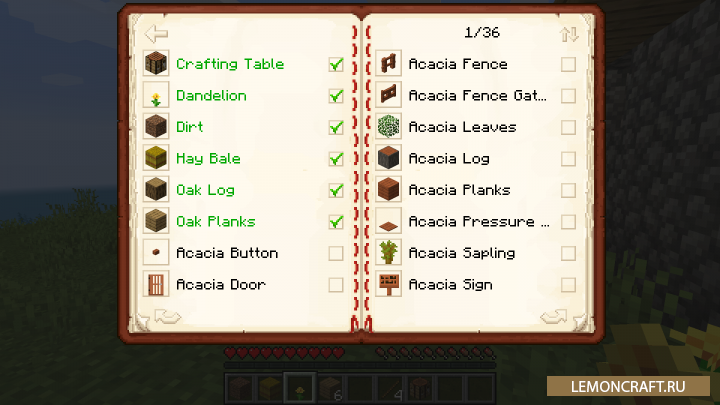
Task: Enable the Acacia Door checkbox
Action: (x=336, y=285)
